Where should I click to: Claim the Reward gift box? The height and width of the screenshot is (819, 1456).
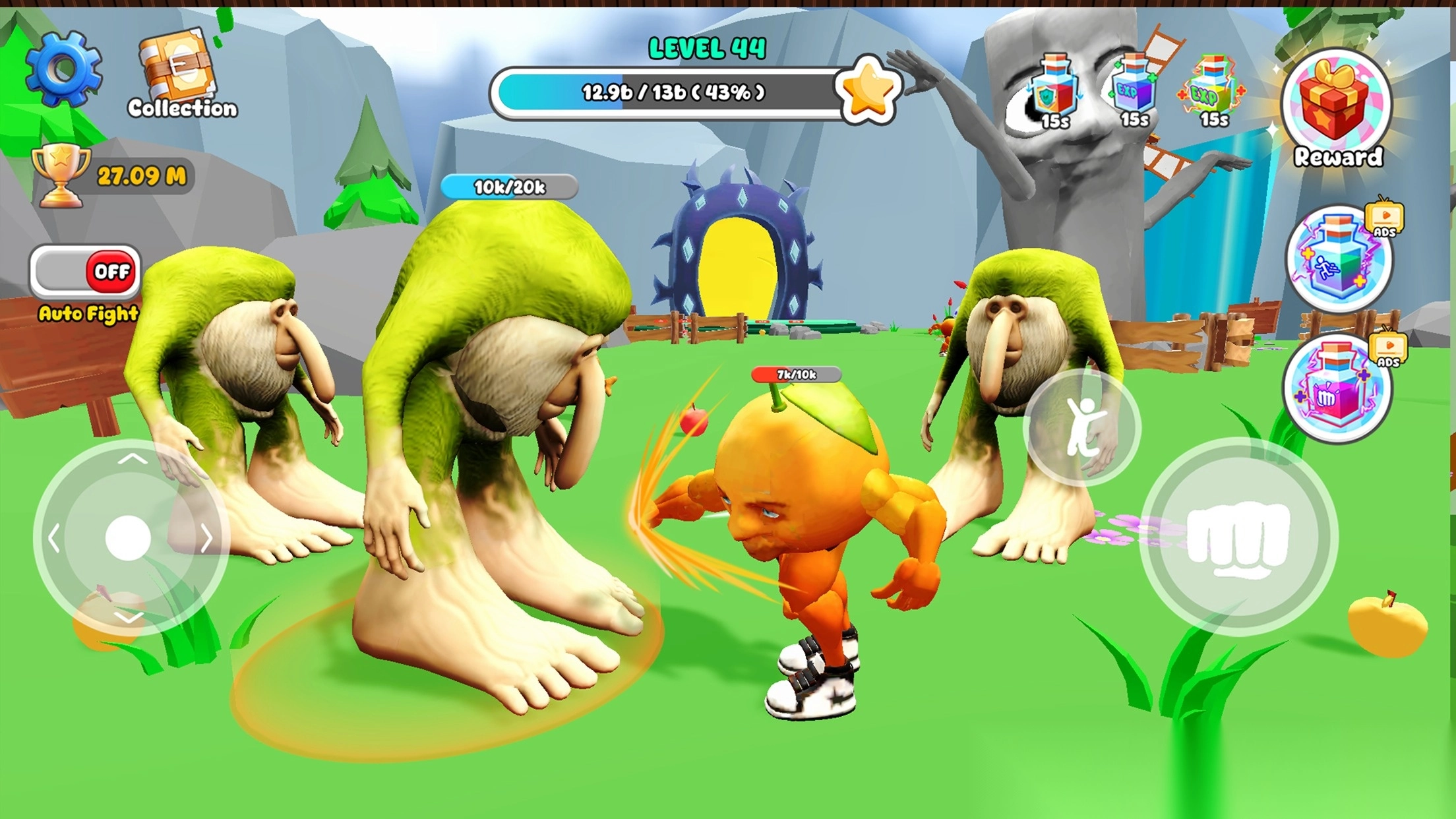pyautogui.click(x=1336, y=106)
